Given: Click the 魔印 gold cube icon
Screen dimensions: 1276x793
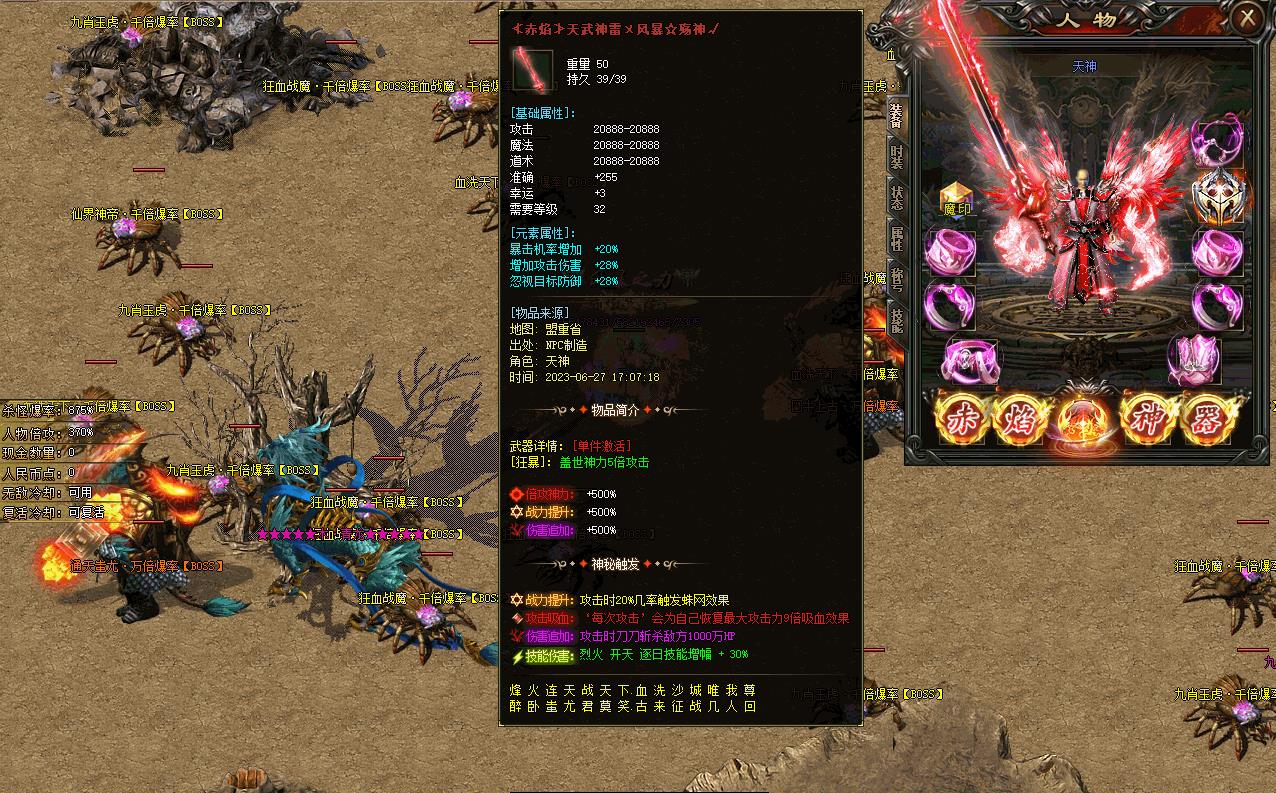Looking at the screenshot, I should coord(956,199).
